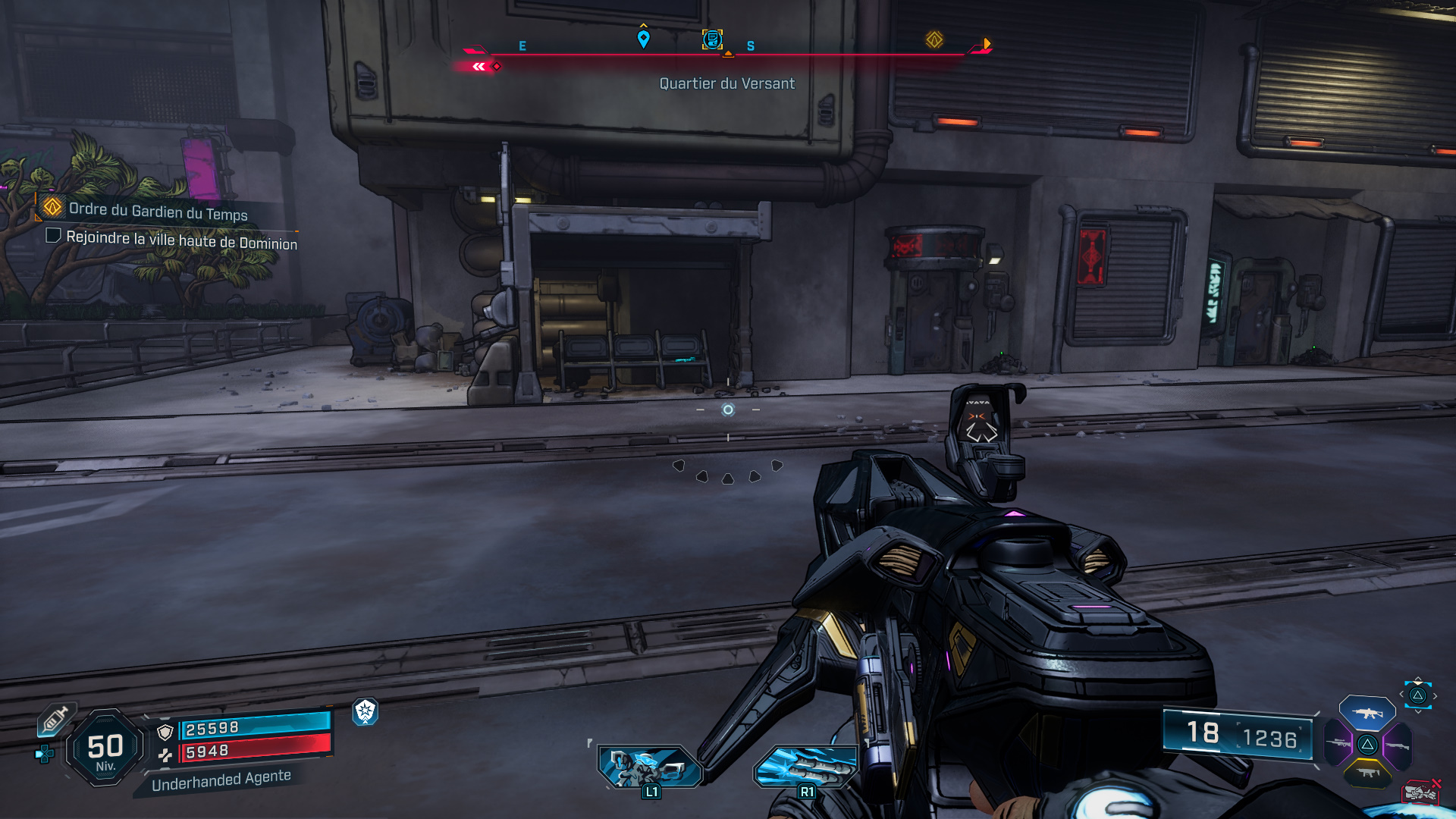The image size is (1456, 819).
Task: Expand the weapon selector with the right chevron
Action: [x=1435, y=695]
